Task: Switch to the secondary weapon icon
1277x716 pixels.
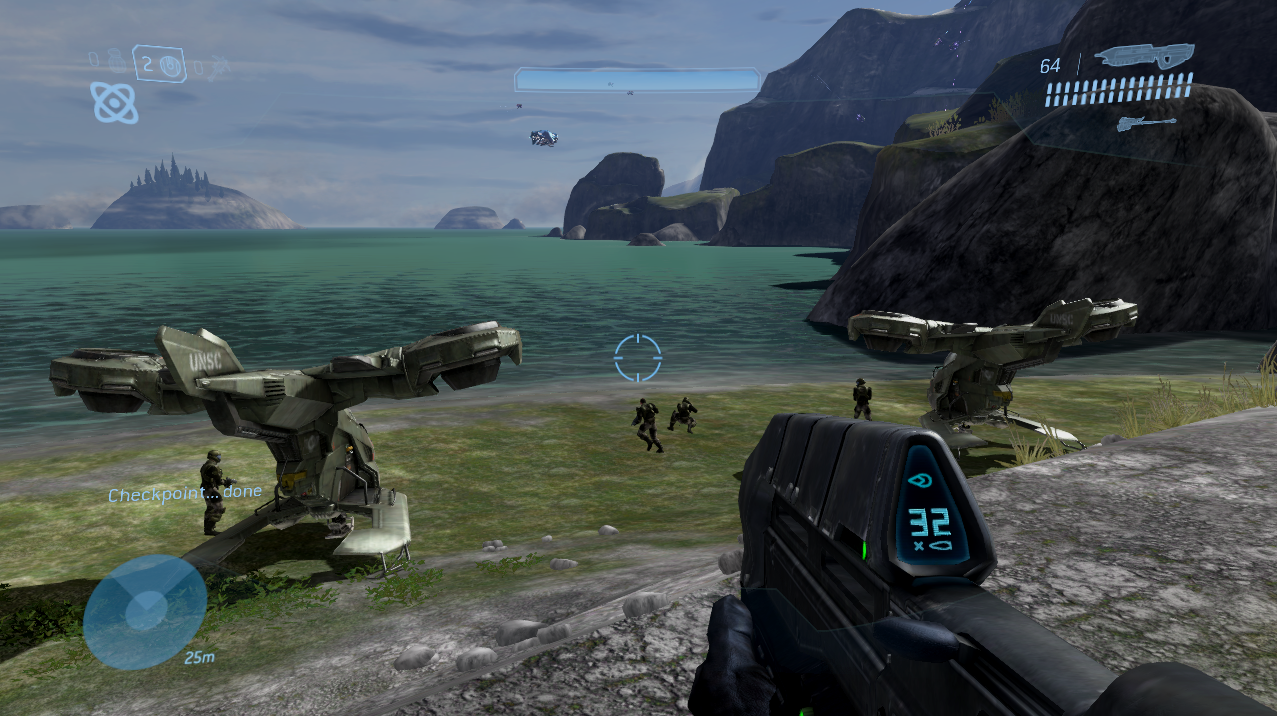Action: pyautogui.click(x=1145, y=124)
